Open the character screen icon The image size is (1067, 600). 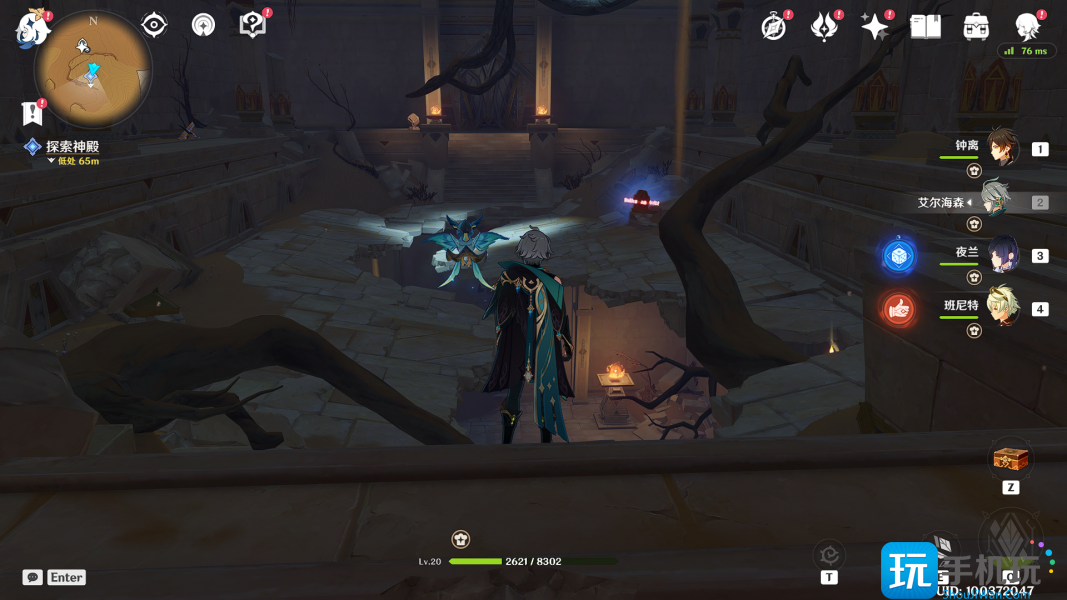(x=1027, y=27)
